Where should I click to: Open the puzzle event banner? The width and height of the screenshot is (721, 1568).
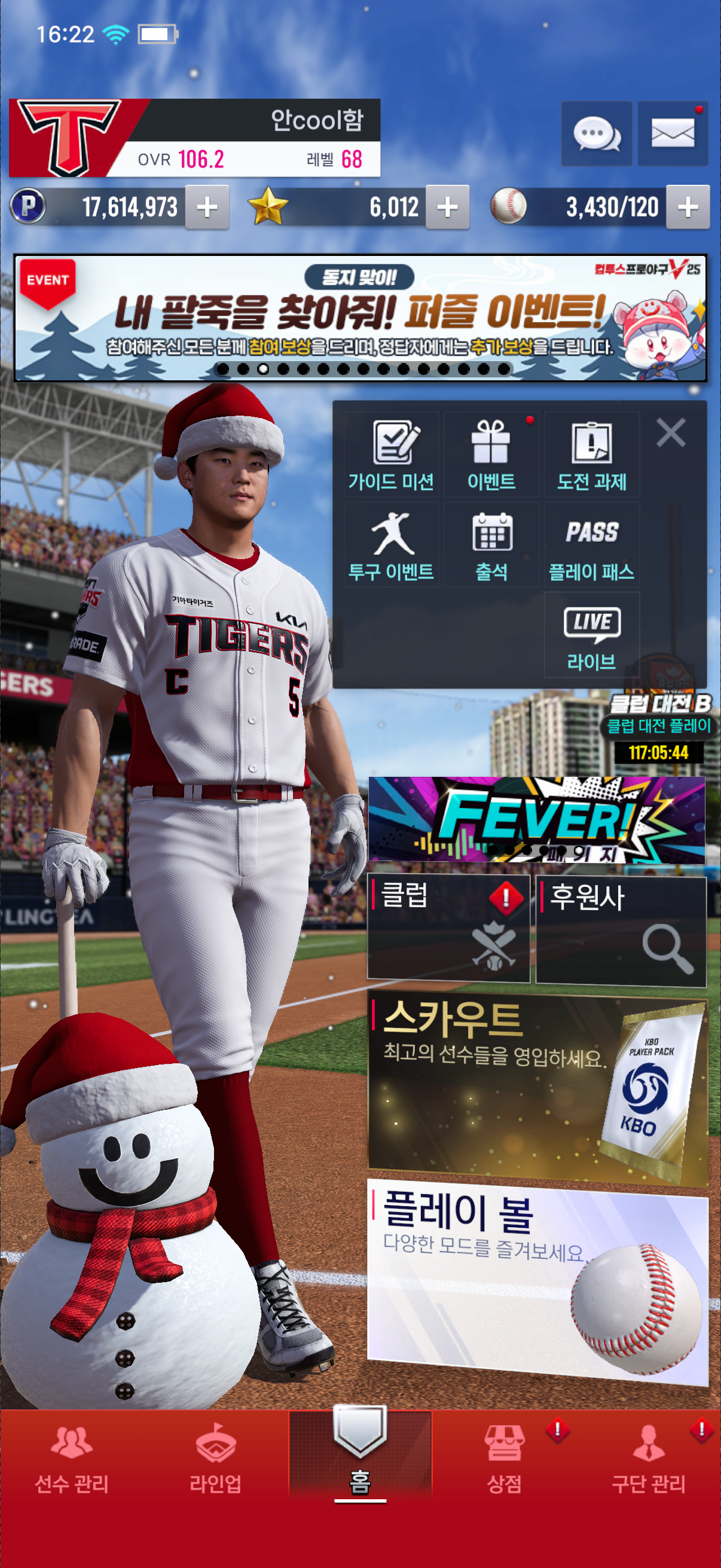pyautogui.click(x=360, y=318)
